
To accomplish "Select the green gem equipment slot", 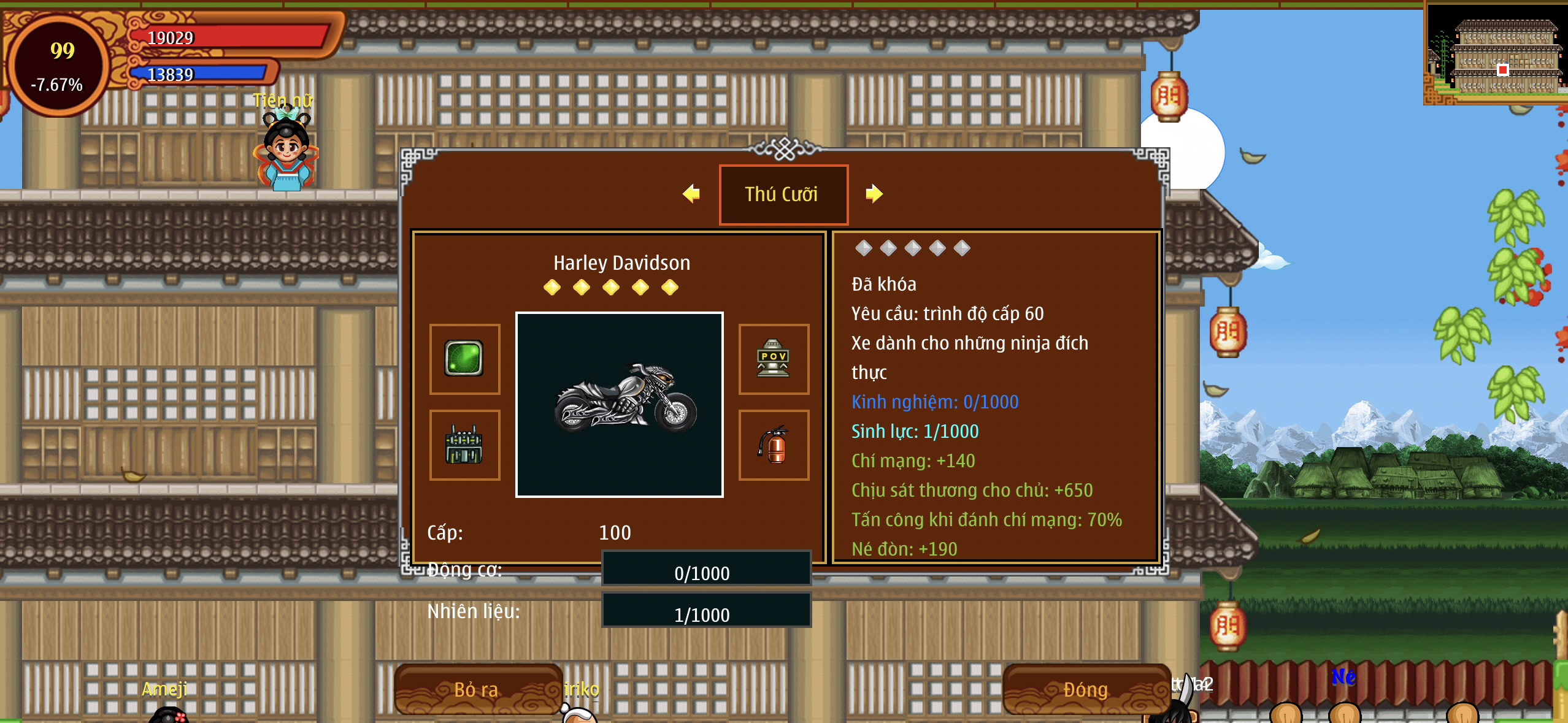I will click(464, 359).
